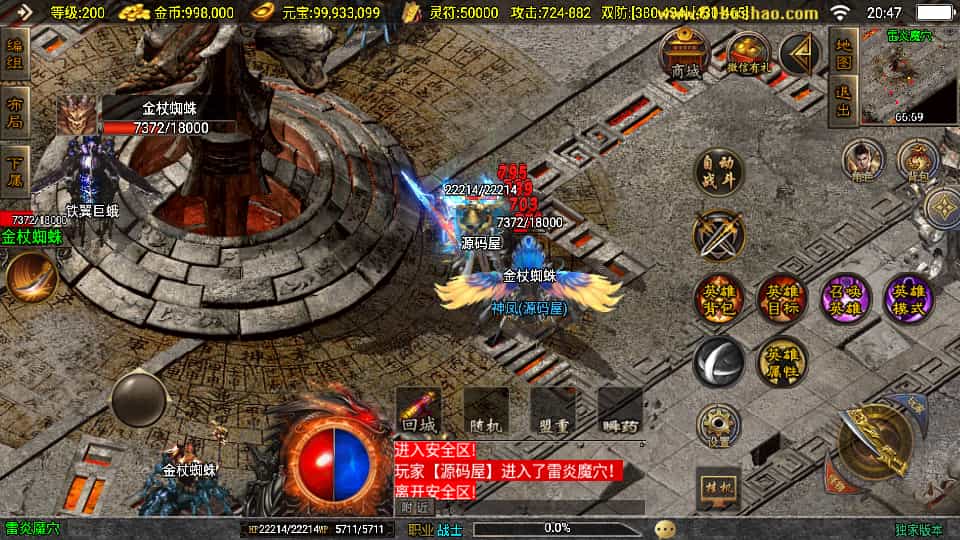Viewport: 960px width, 540px height.
Task: Collapse the top icon row with the triangle arrow
Action: pos(800,55)
